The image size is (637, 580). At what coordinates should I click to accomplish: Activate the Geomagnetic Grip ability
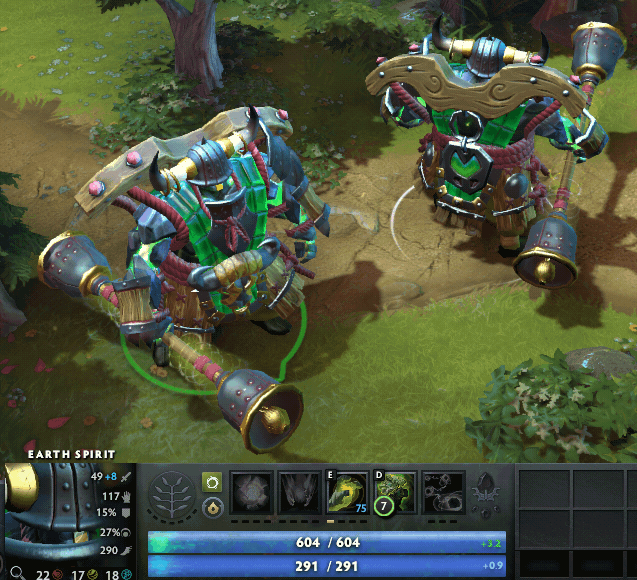(x=348, y=493)
